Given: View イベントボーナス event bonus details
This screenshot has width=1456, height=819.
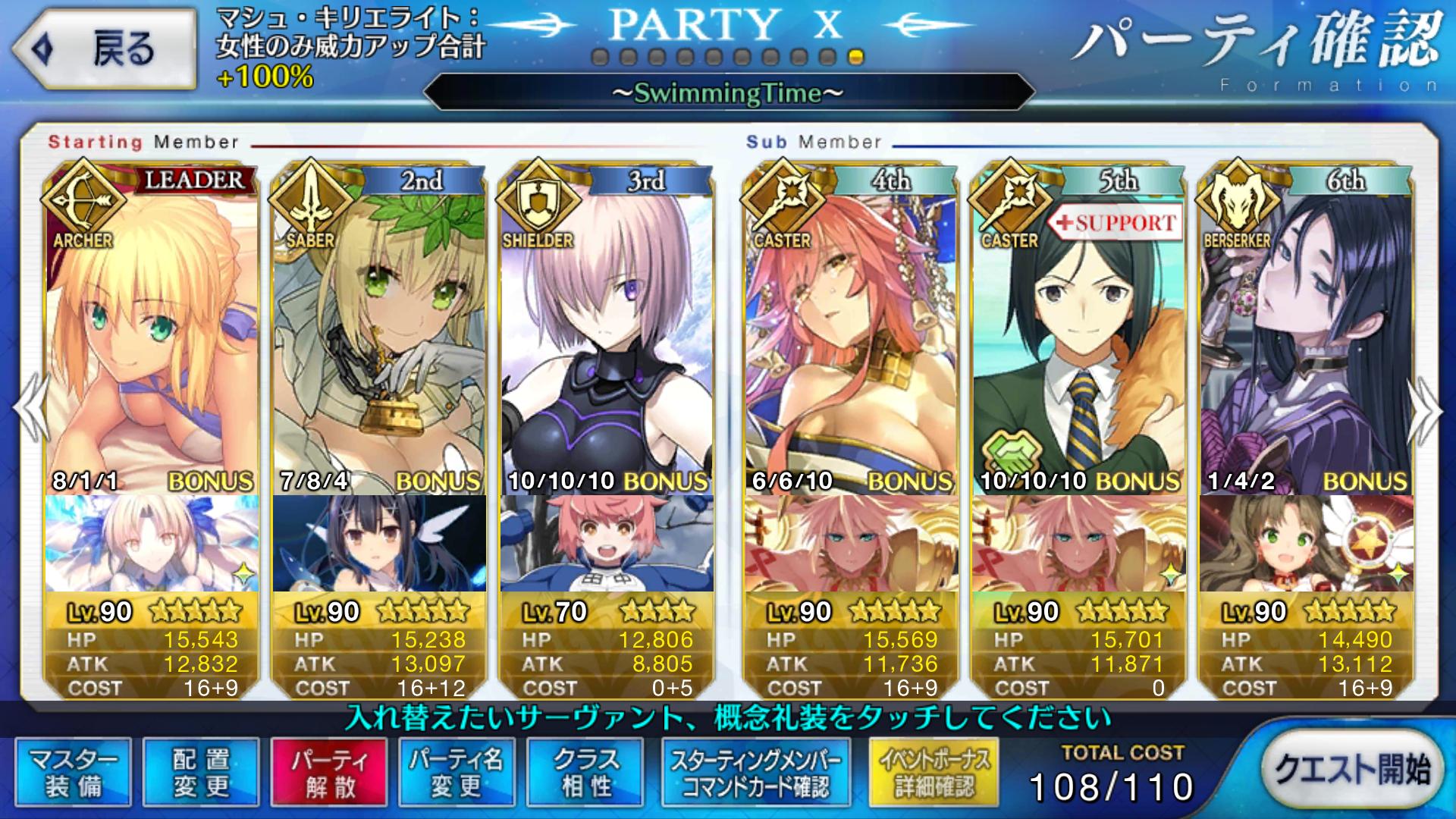Looking at the screenshot, I should pos(934,772).
